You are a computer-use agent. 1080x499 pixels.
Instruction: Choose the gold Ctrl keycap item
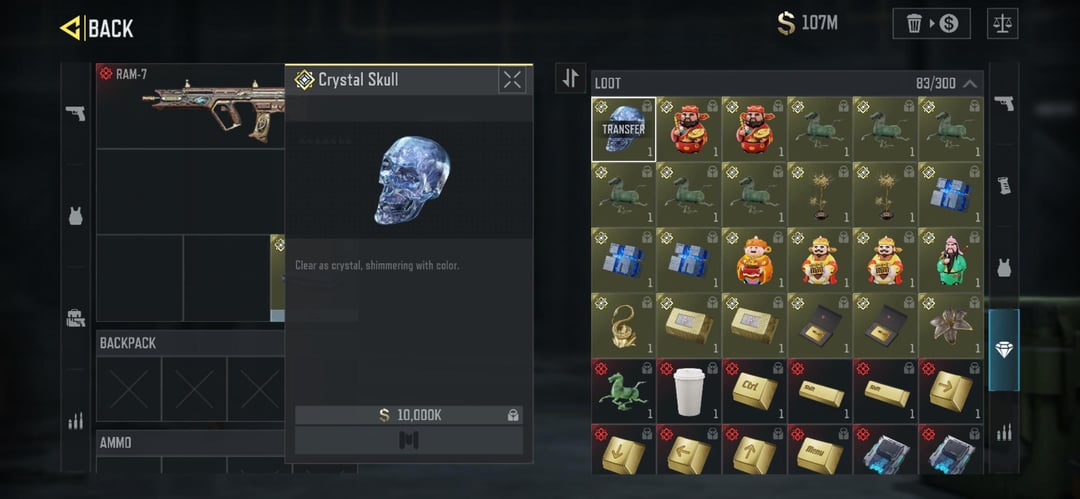(x=754, y=390)
